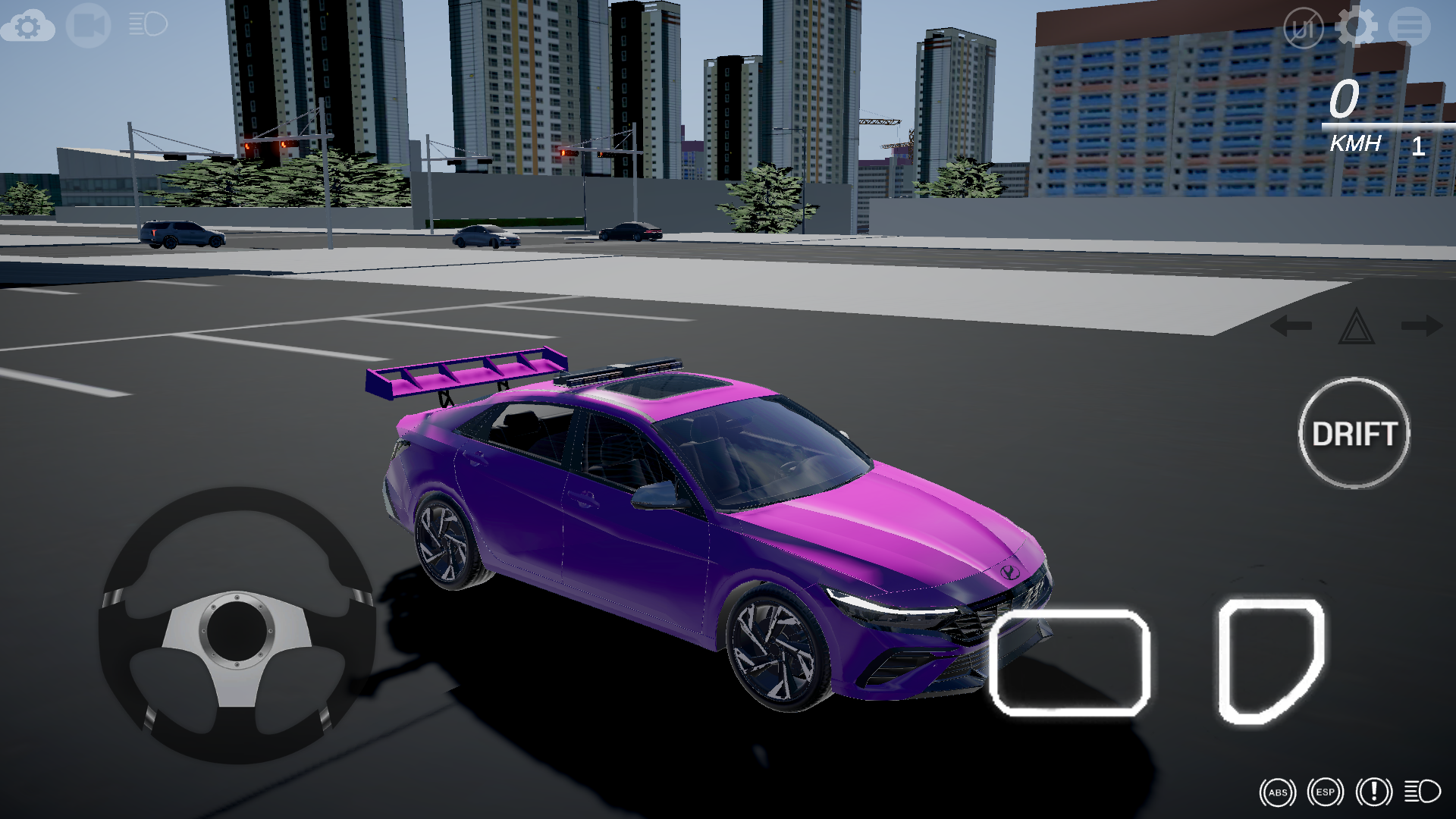The width and height of the screenshot is (1456, 819).
Task: Toggle the exclamation warning icon
Action: click(1373, 792)
